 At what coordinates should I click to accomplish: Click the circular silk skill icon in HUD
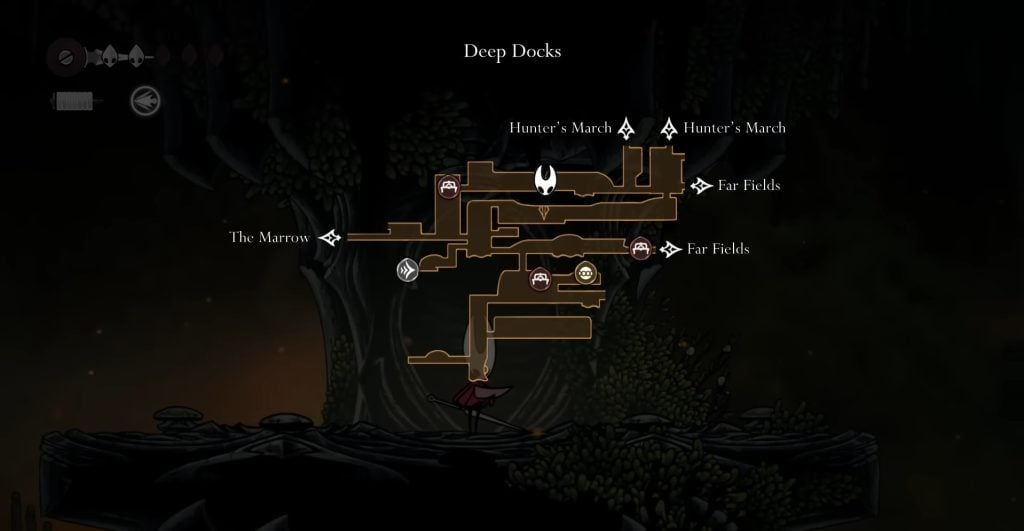tap(145, 100)
